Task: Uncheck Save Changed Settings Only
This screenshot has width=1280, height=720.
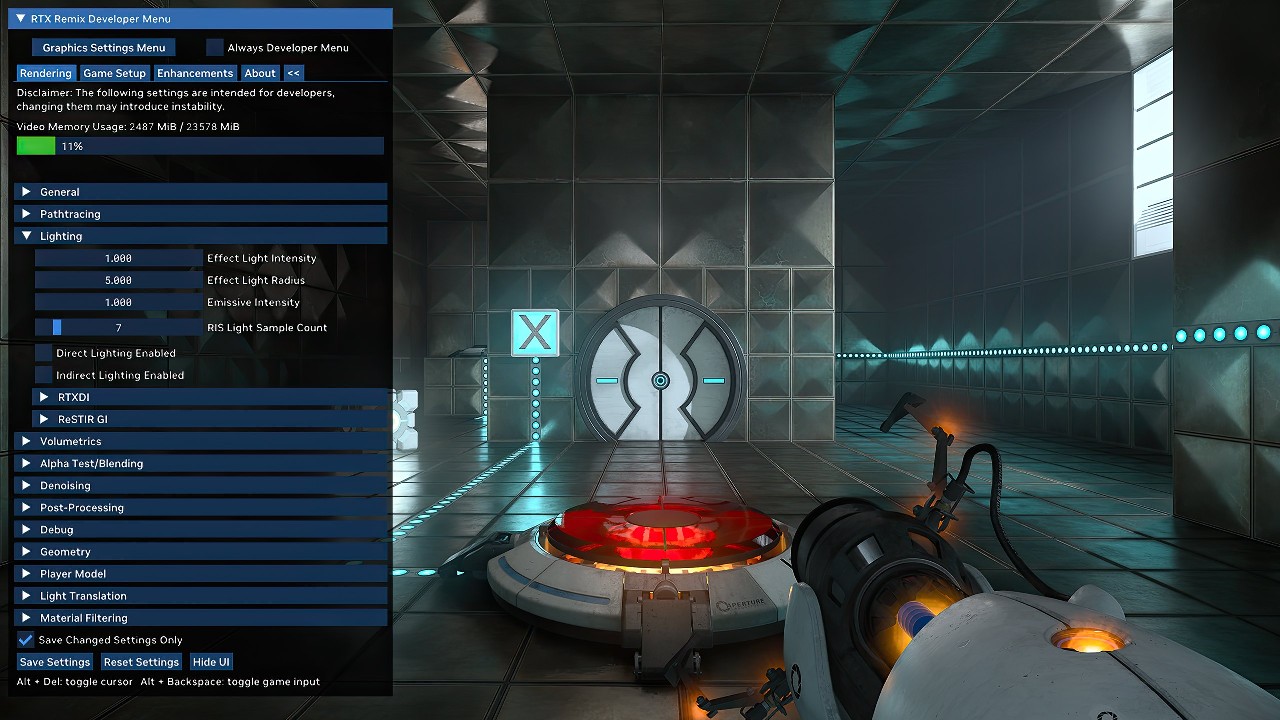Action: pyautogui.click(x=23, y=639)
